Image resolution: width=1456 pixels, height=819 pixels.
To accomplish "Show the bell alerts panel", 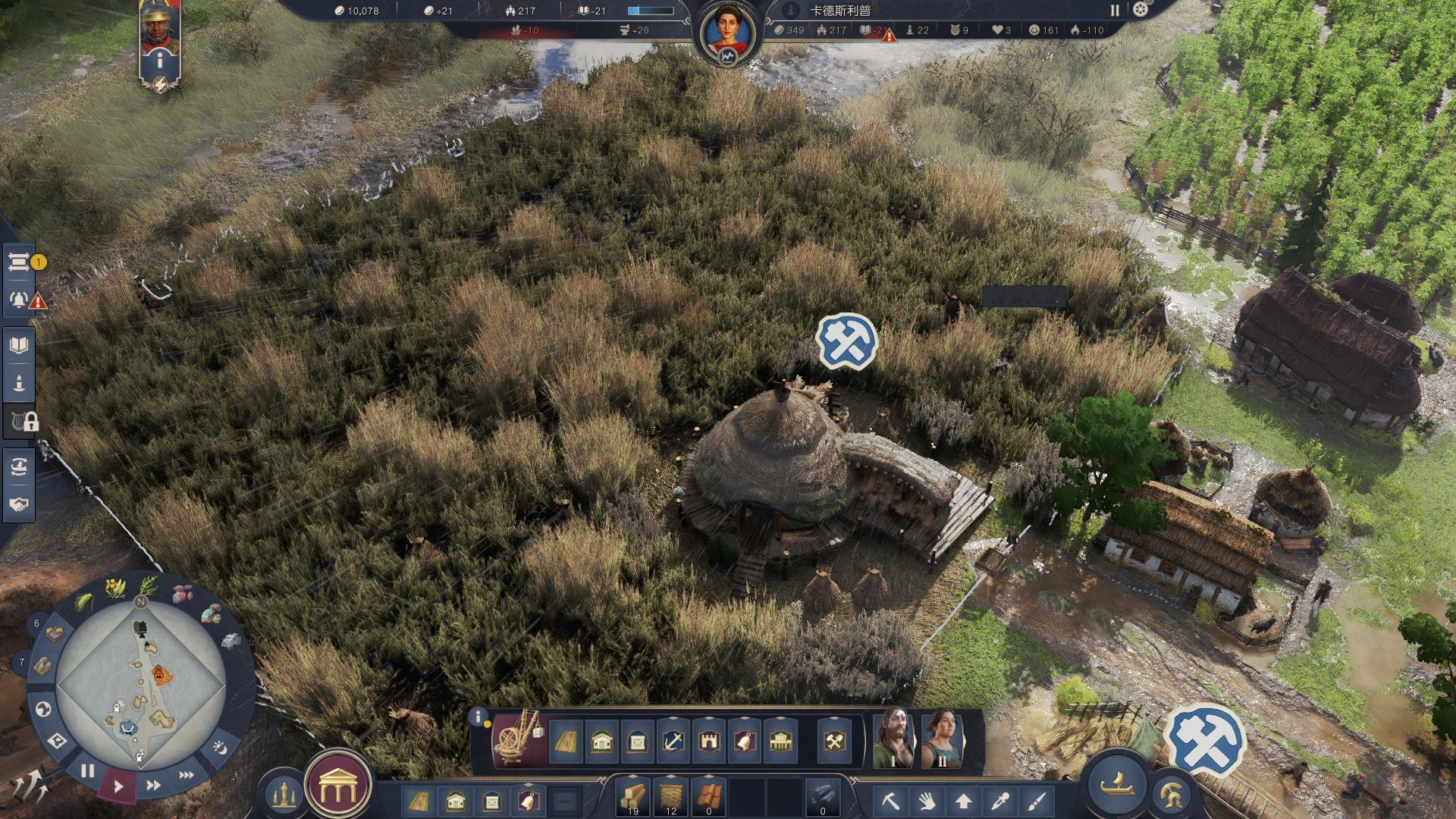I will [x=19, y=300].
